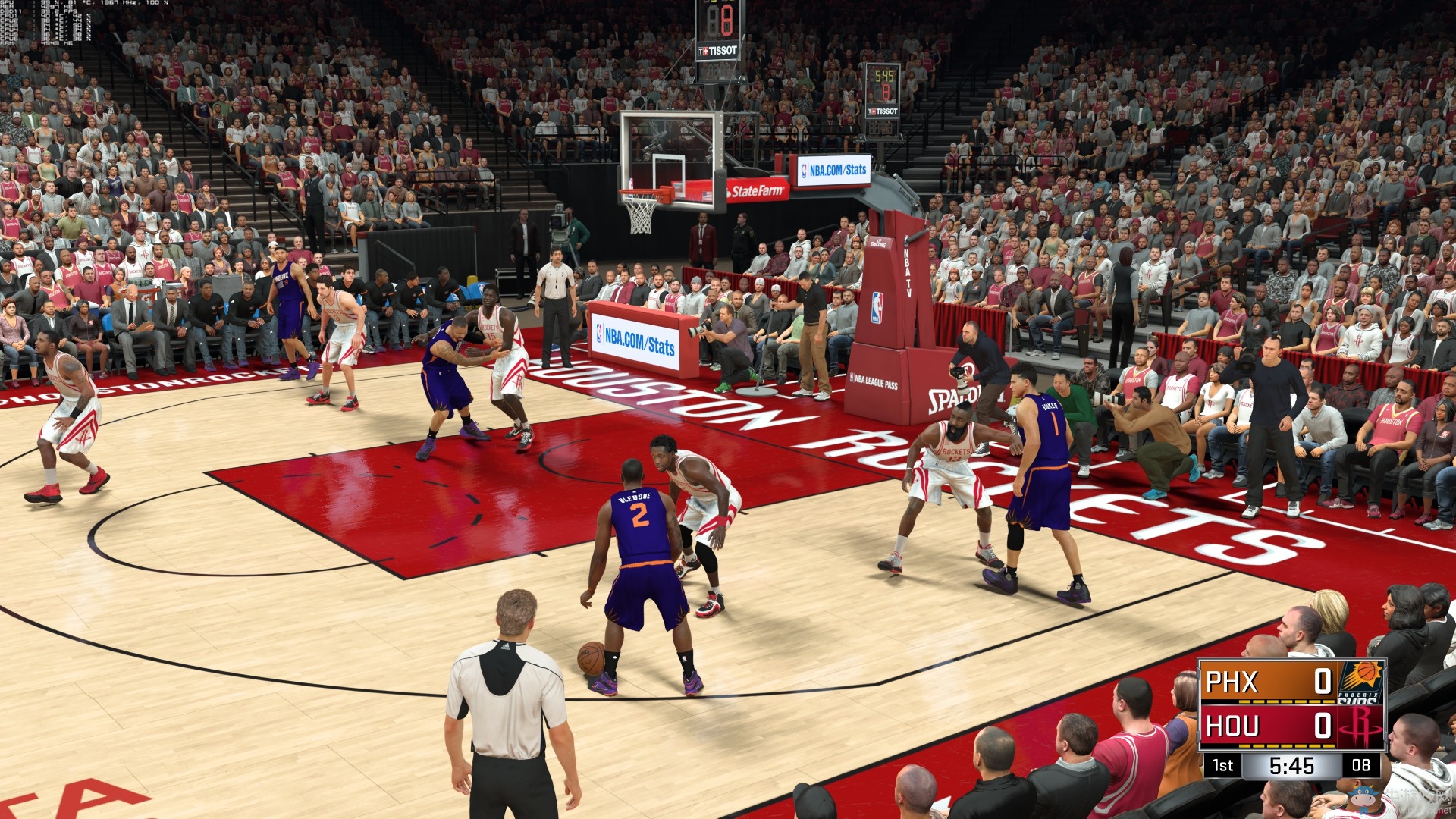Screen dimensions: 1456x819
Task: Select the State Farm logo beside the backboard
Action: pyautogui.click(x=756, y=191)
